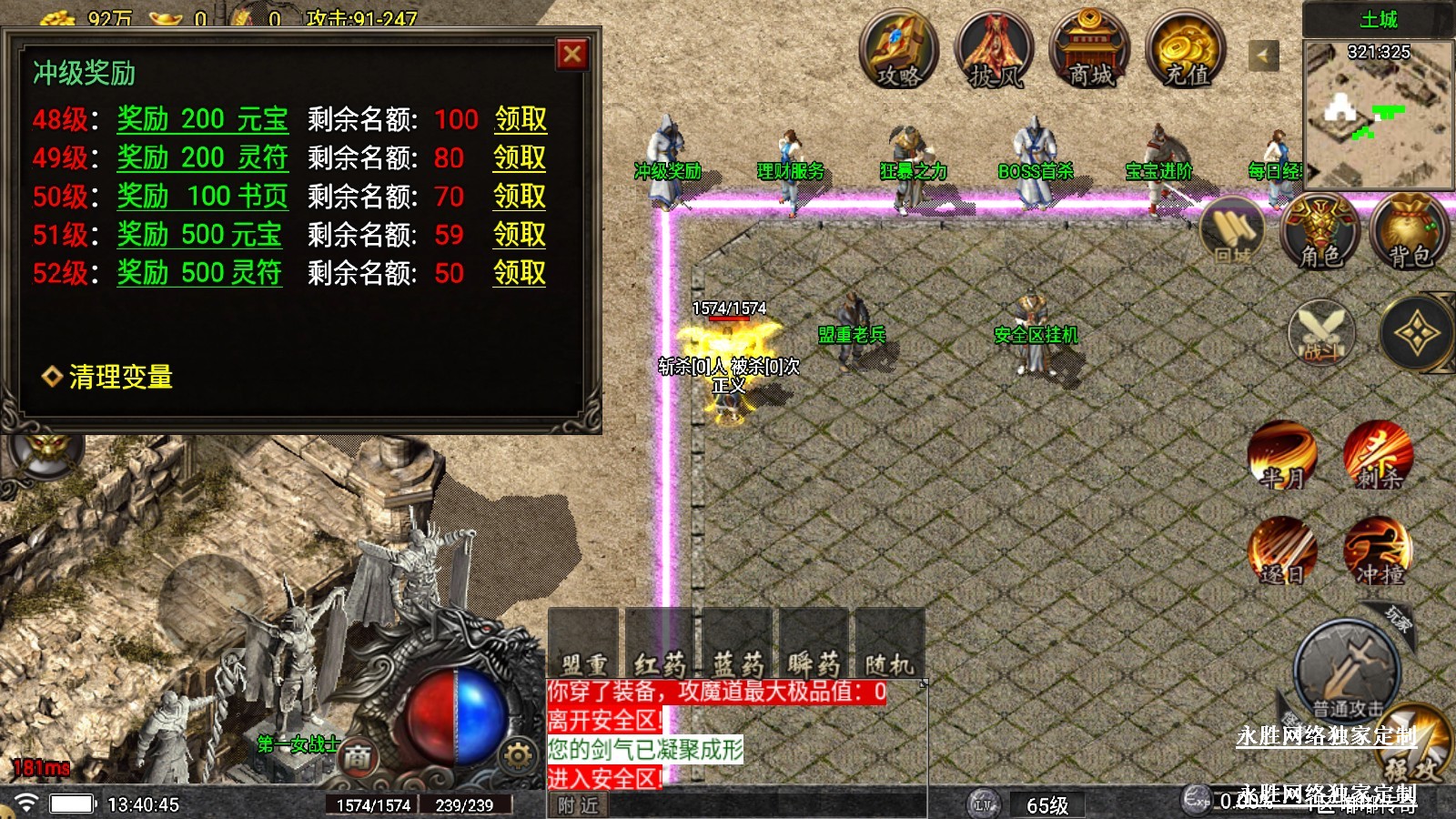This screenshot has height=819, width=1456.
Task: Open the 背包 bag inventory
Action: point(1410,234)
